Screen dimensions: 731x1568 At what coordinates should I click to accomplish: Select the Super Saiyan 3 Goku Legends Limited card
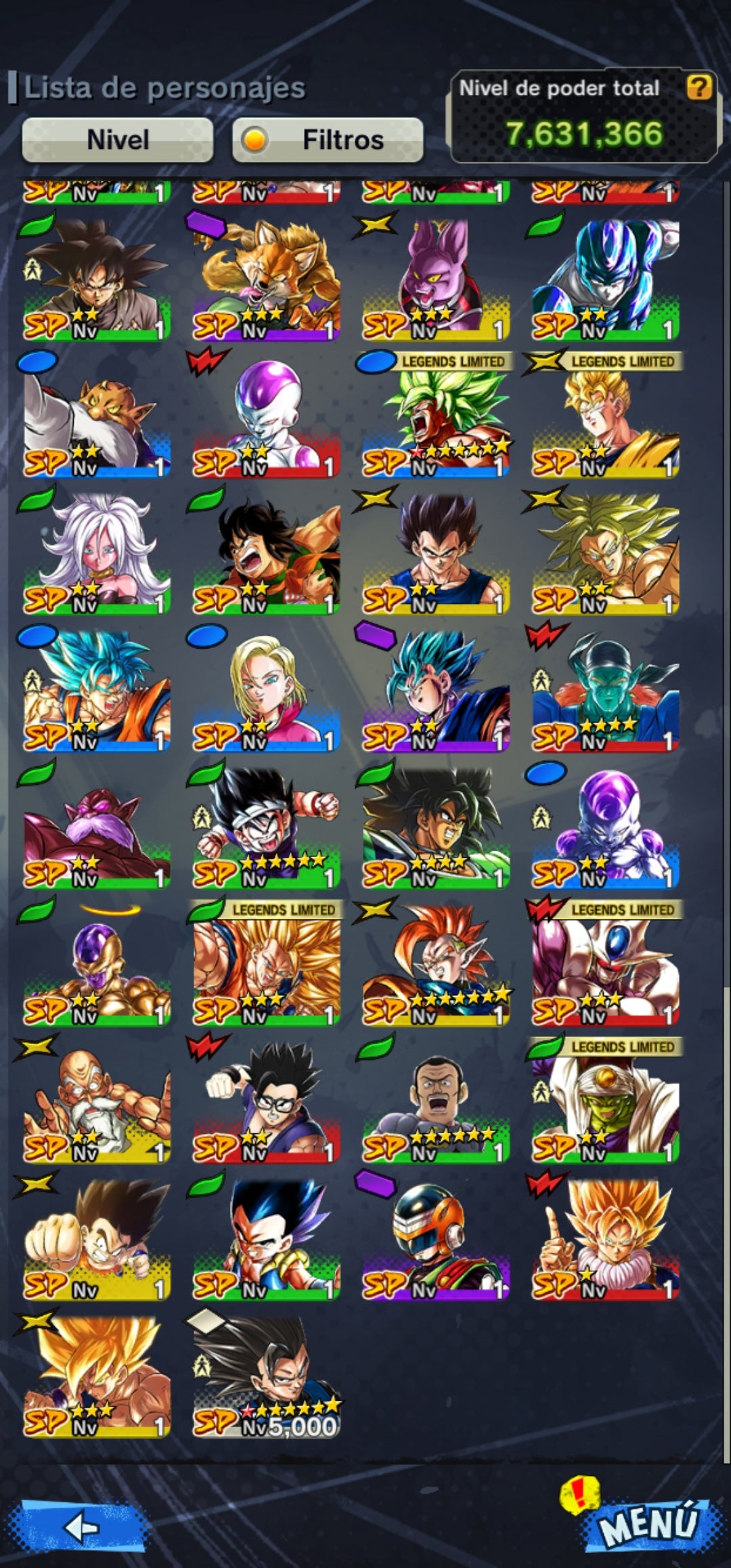point(266,964)
